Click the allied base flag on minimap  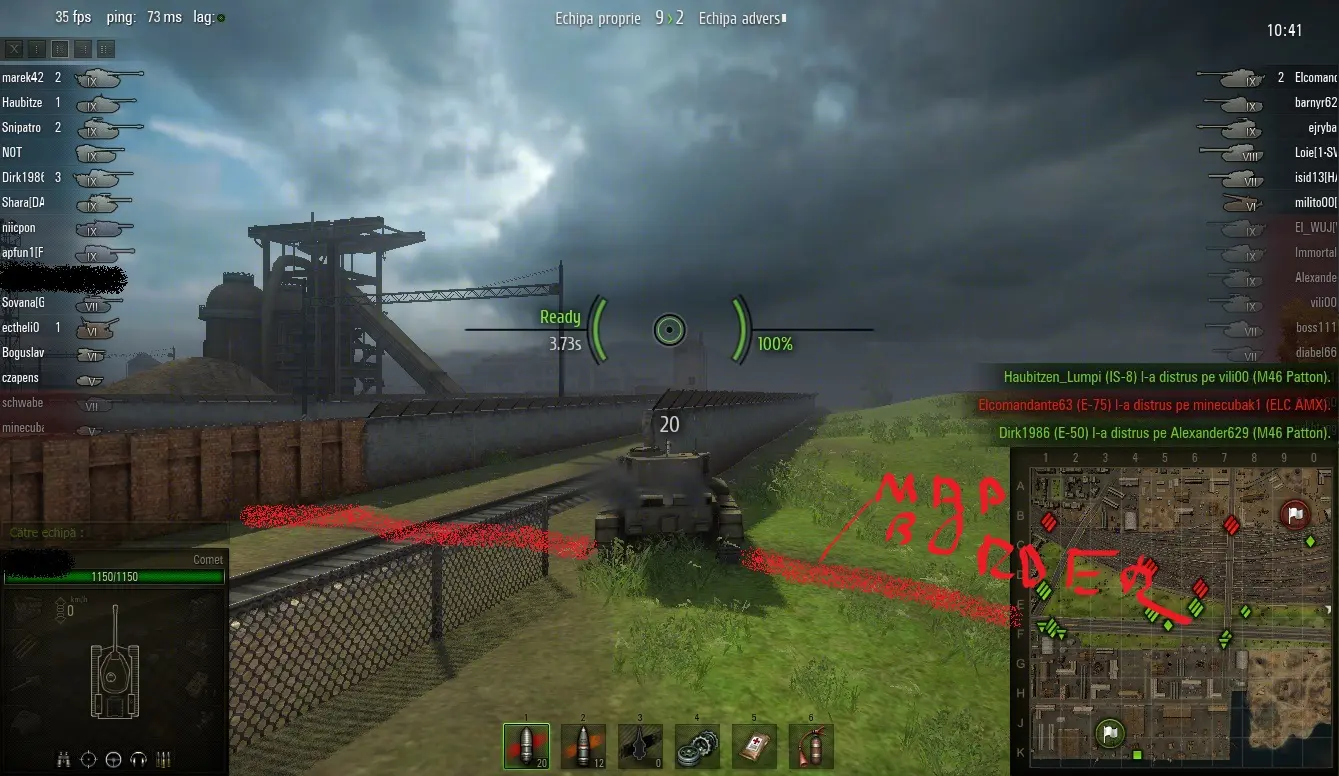tap(1107, 733)
